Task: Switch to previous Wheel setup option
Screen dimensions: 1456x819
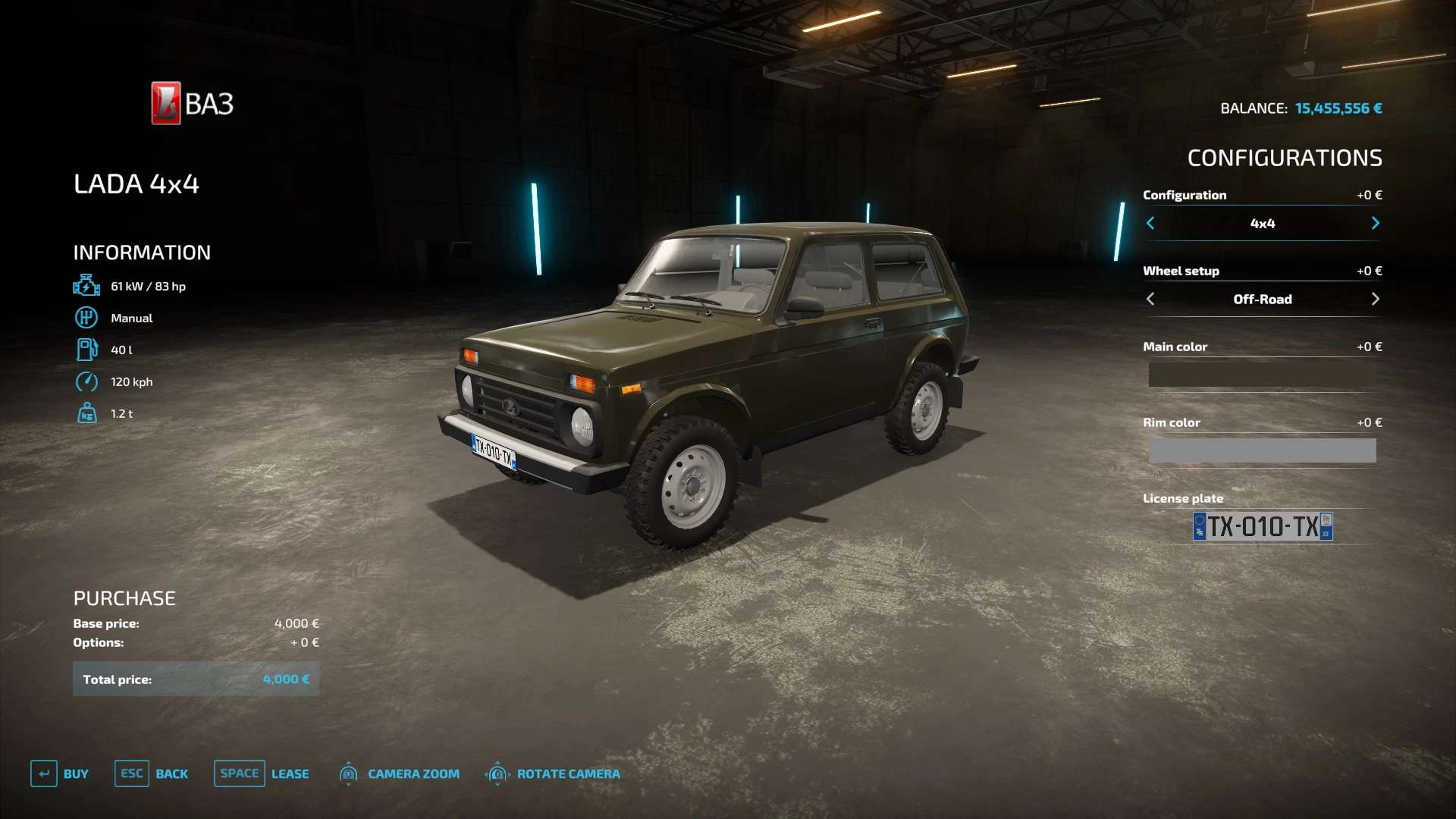Action: [x=1150, y=299]
